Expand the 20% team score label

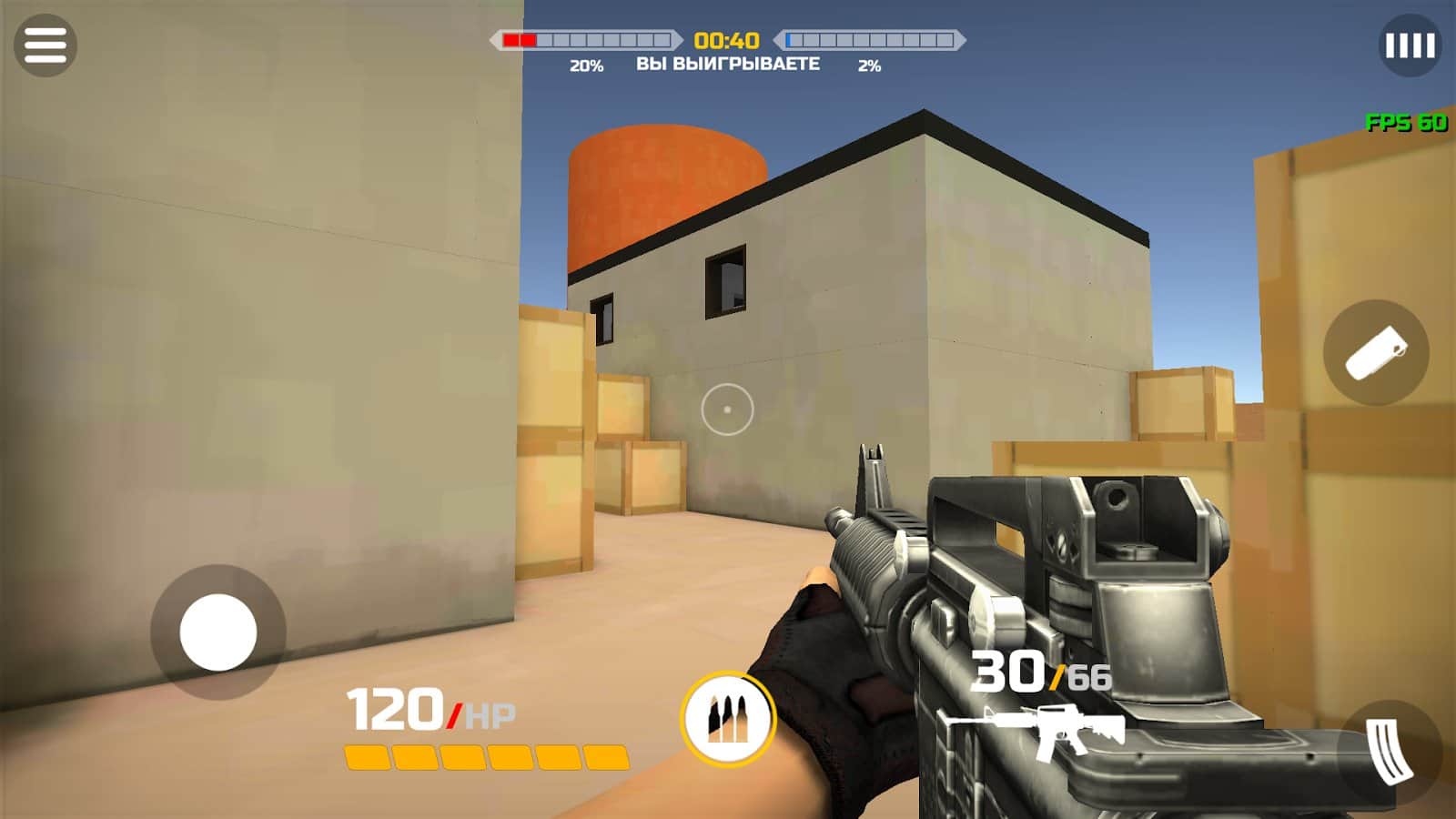click(584, 65)
